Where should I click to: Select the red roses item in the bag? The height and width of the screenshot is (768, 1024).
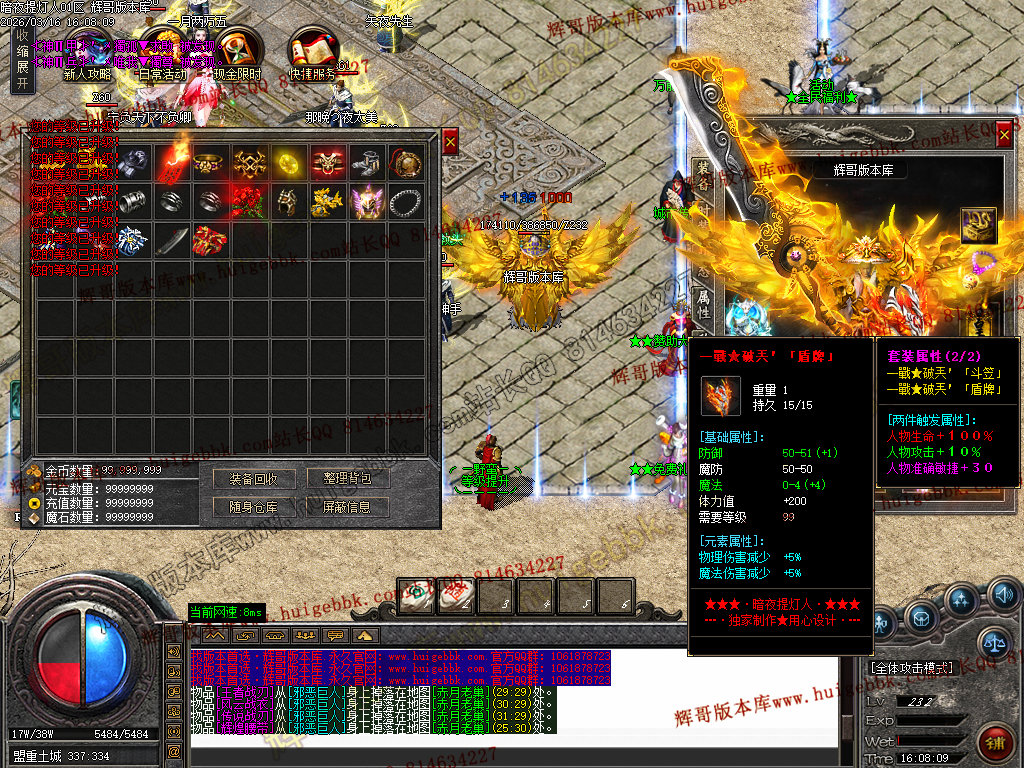pos(250,201)
